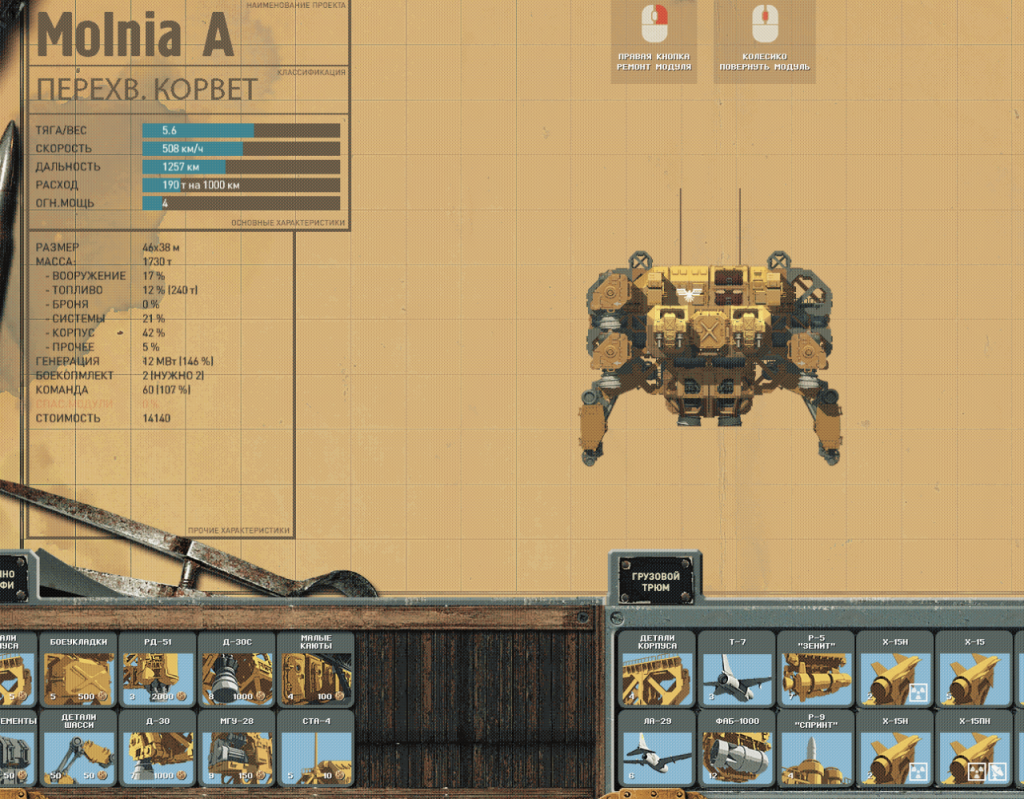Select the СТА-4 module tile

315,747
